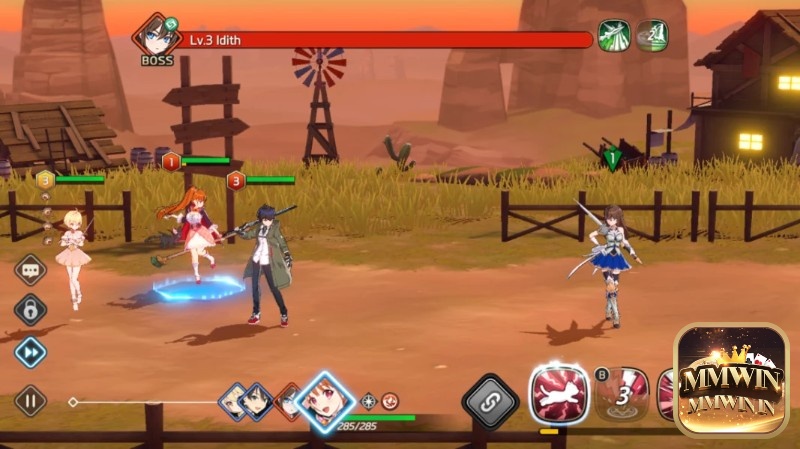The width and height of the screenshot is (800, 449).
Task: Select the dark-haired boy turn portrait
Action: tap(258, 401)
